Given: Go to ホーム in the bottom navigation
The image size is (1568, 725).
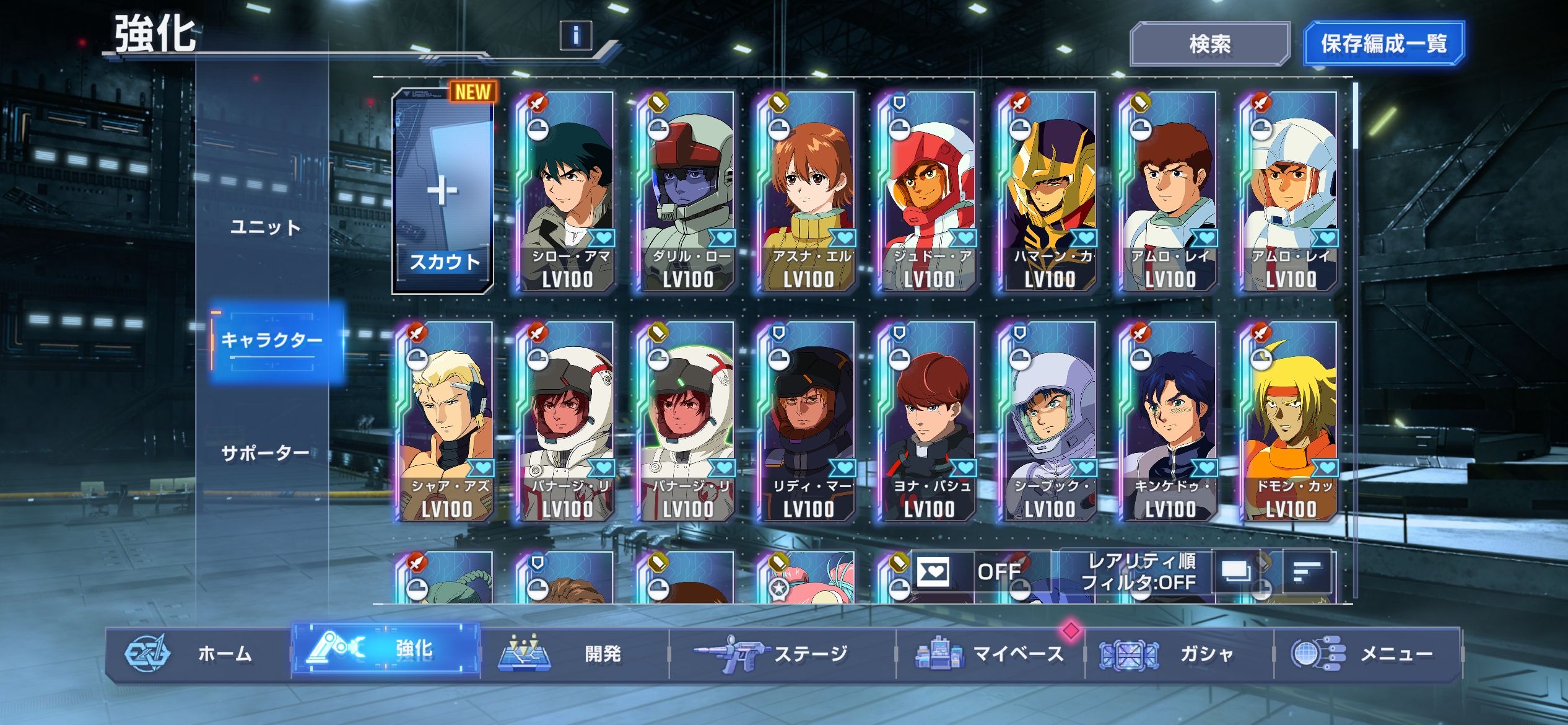Looking at the screenshot, I should 198,654.
